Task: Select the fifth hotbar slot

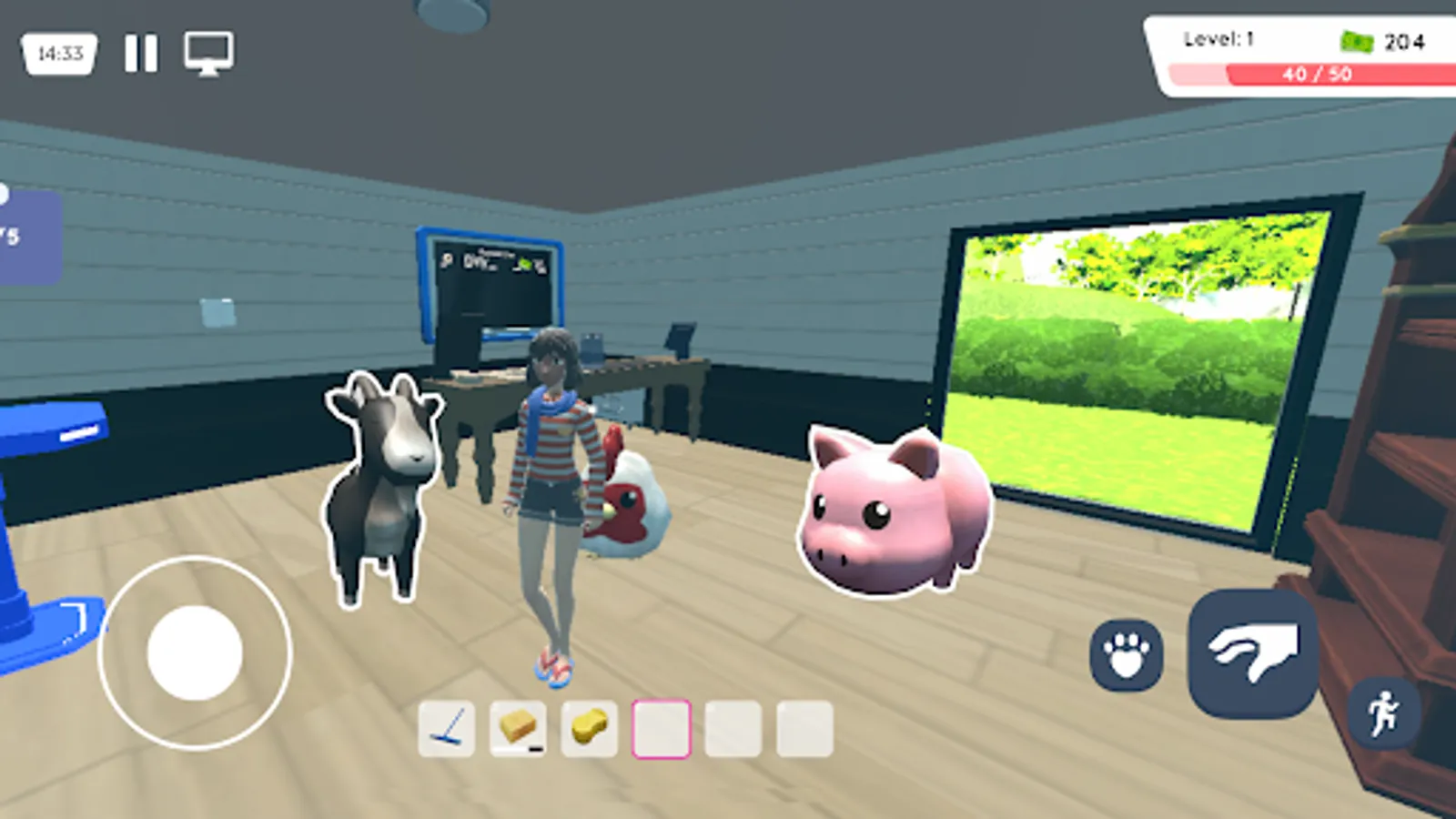Action: tap(733, 729)
